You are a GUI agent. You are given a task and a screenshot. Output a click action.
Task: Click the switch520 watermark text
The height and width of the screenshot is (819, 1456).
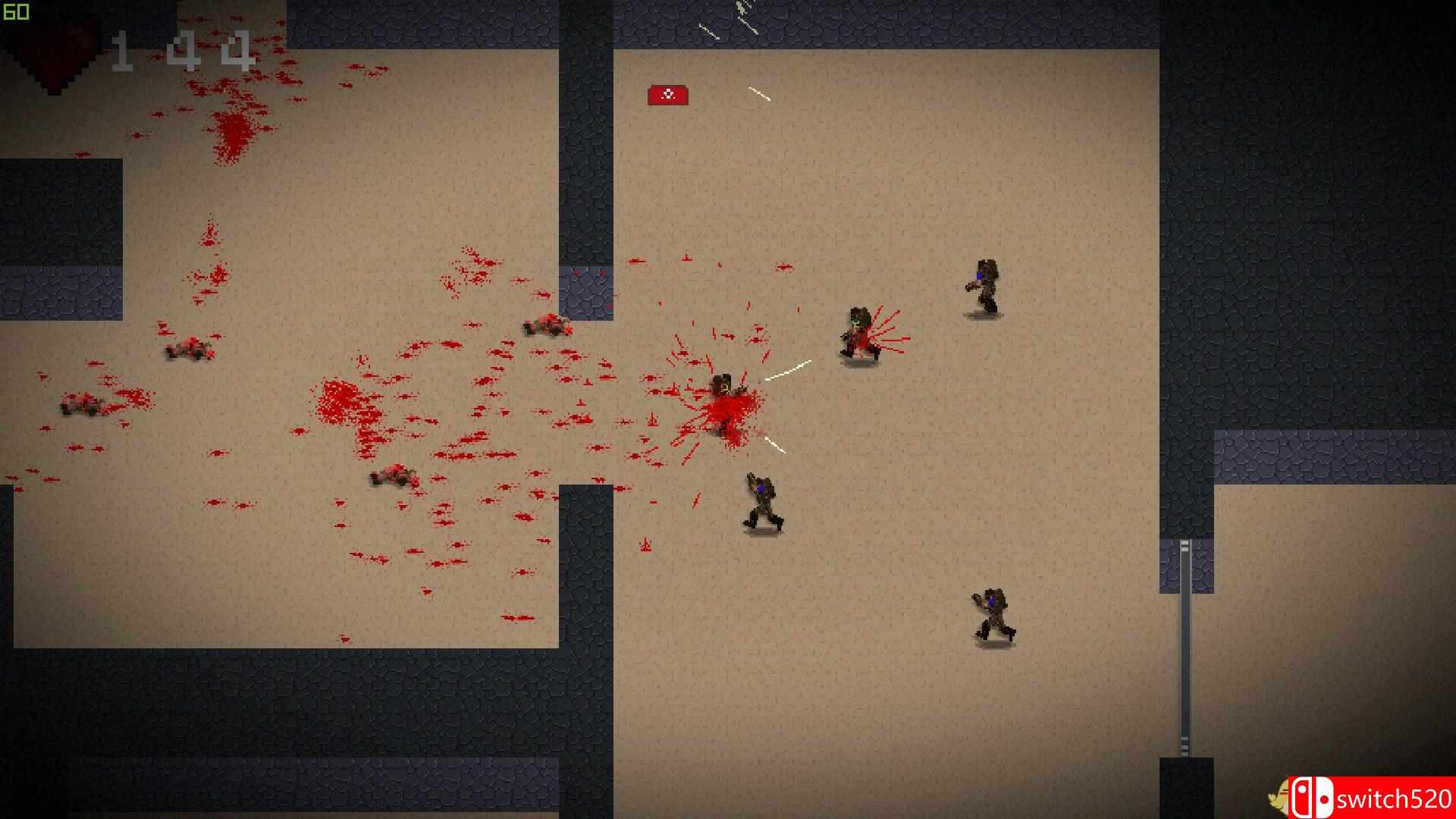(1395, 800)
